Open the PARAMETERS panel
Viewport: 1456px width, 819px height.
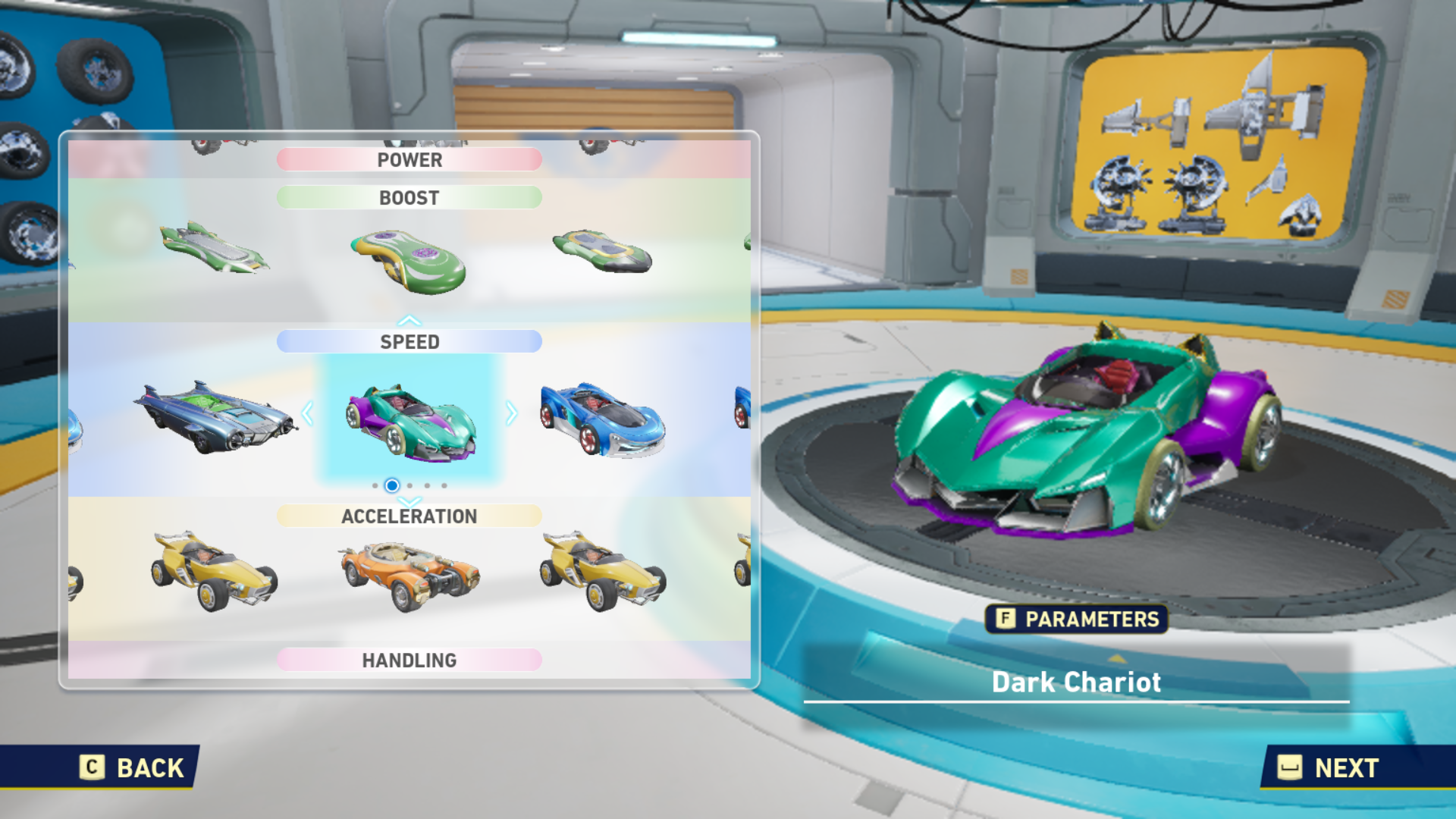[1077, 620]
